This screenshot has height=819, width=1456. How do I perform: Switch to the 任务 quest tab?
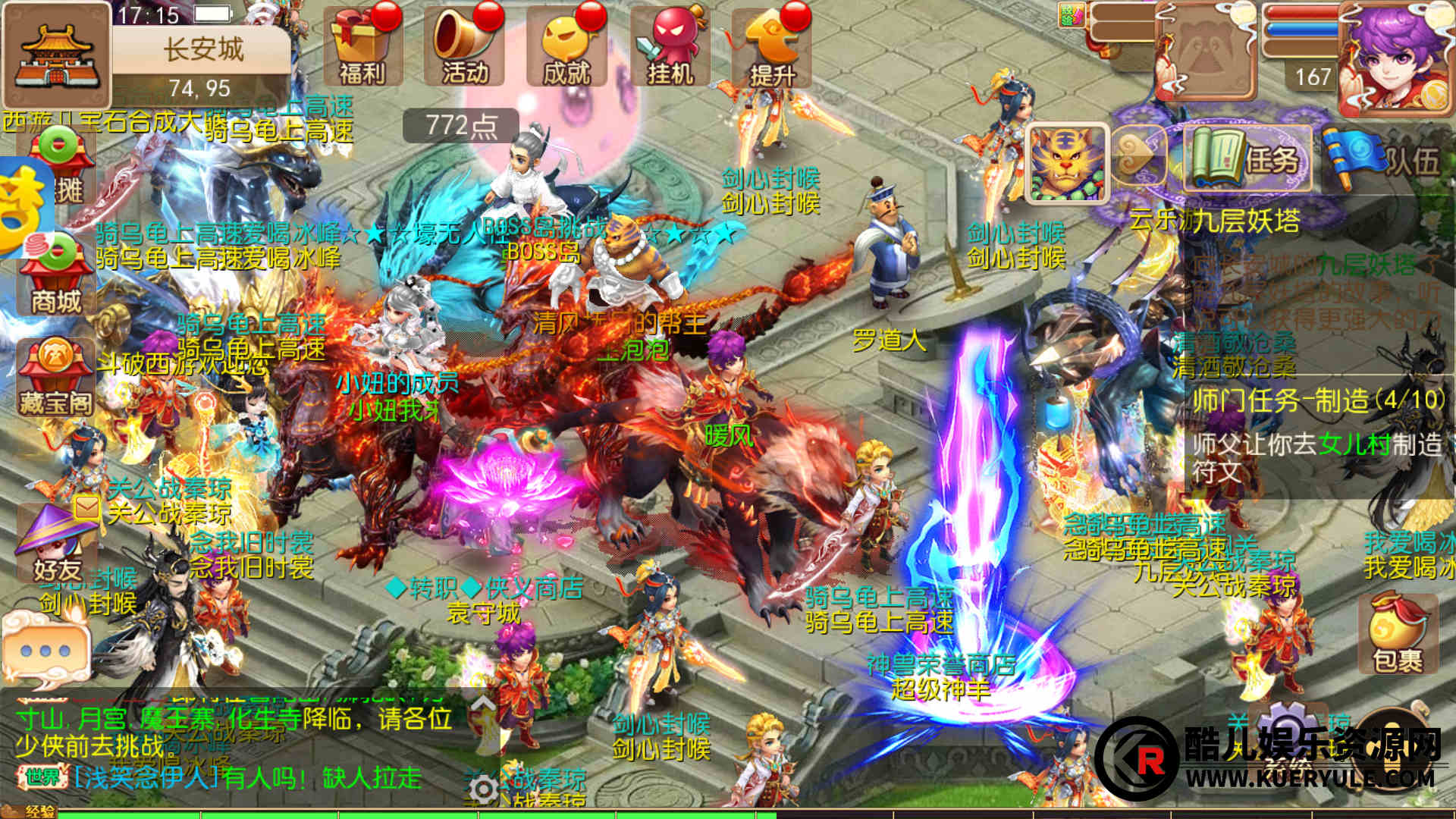(1247, 159)
